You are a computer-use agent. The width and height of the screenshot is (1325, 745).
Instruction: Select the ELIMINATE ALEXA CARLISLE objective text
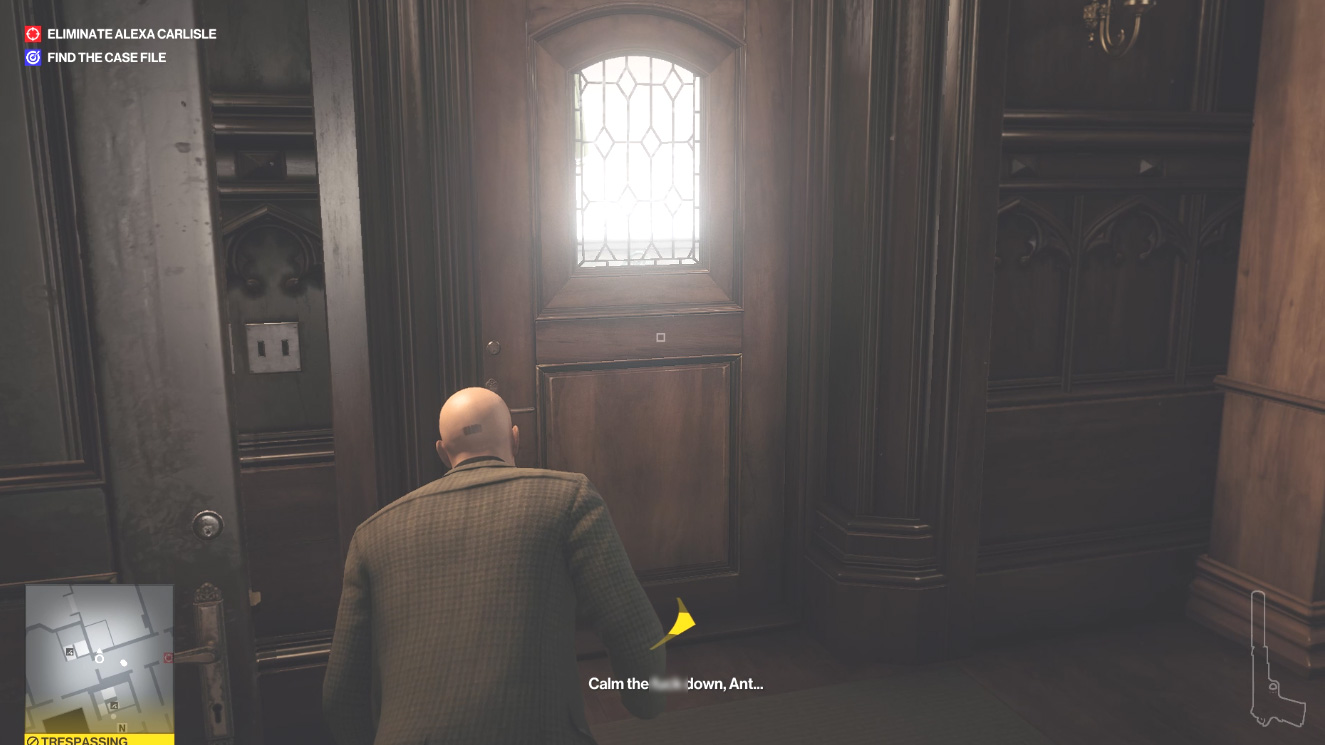coord(129,33)
